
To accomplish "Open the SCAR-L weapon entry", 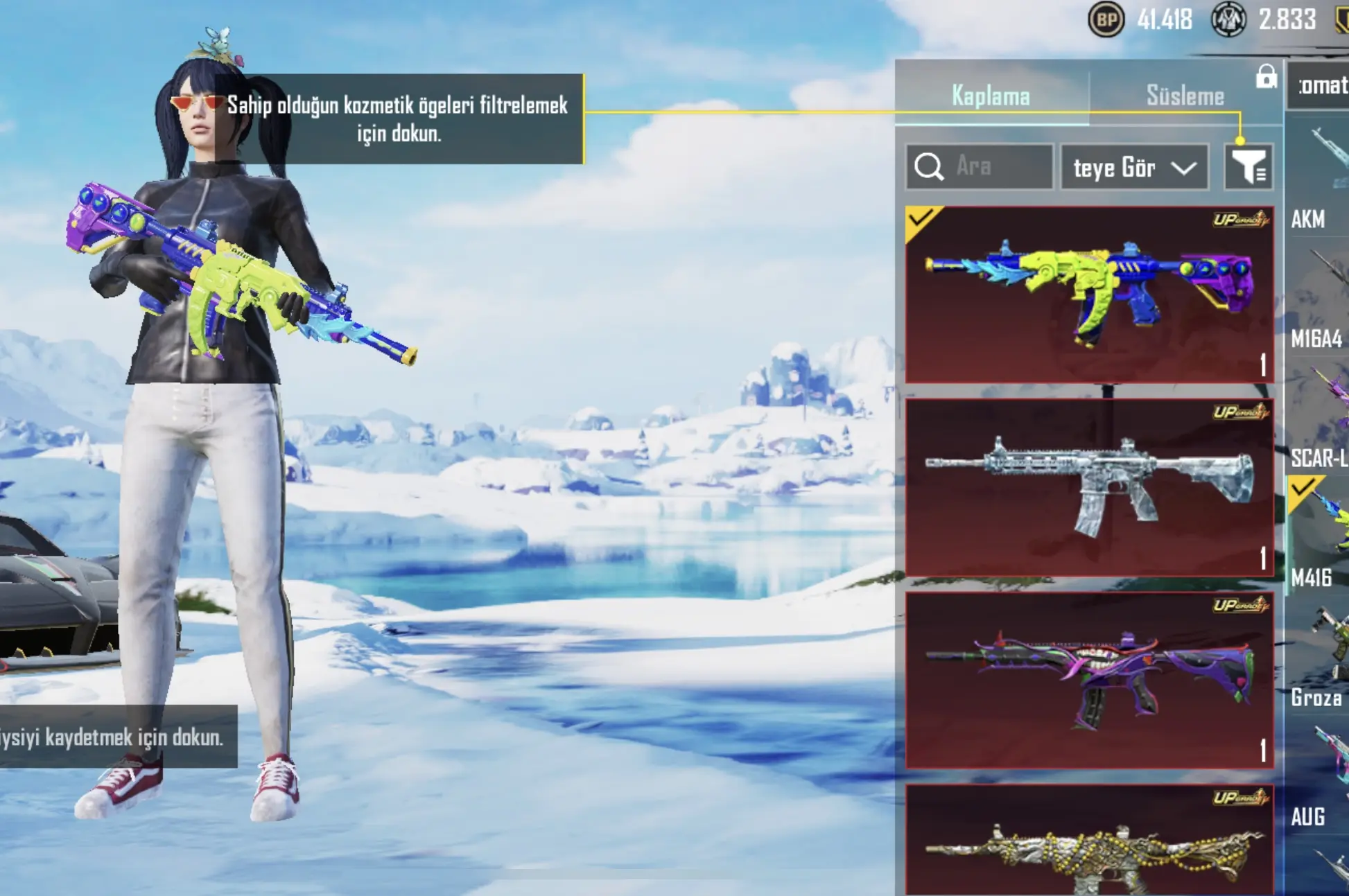I will pos(1318,423).
